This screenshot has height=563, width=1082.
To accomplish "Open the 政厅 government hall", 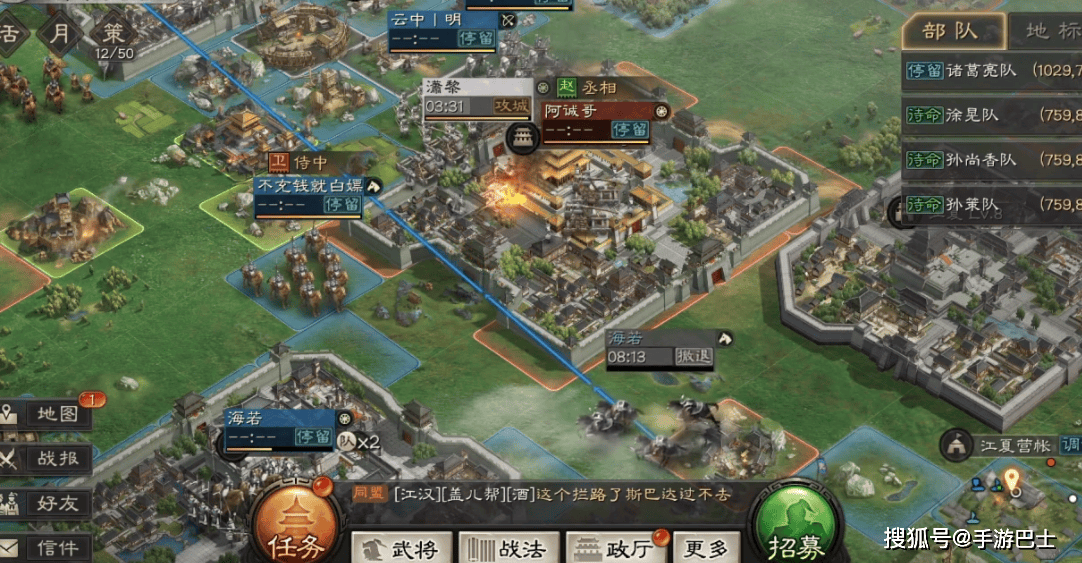I will click(617, 548).
